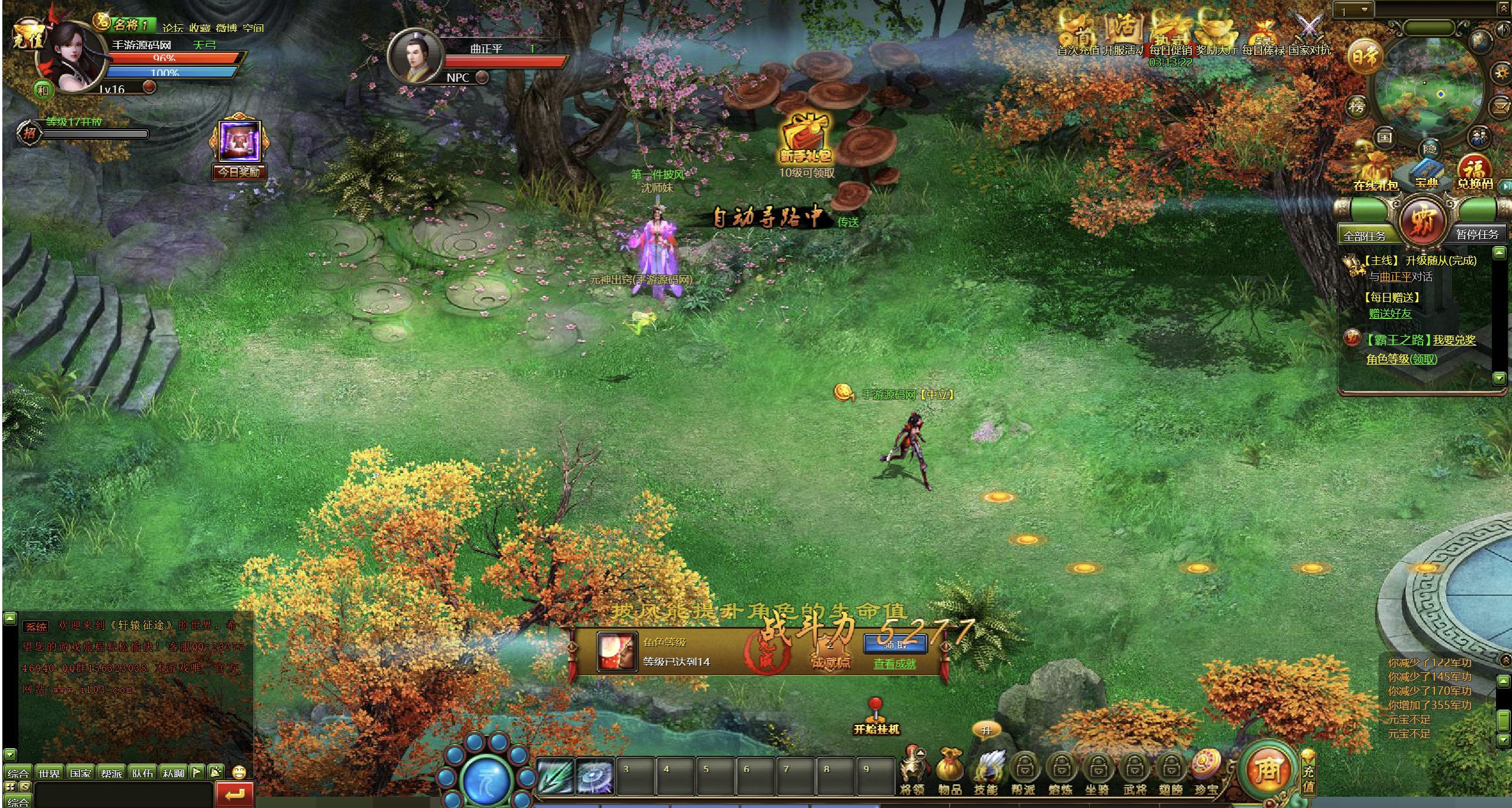Open the 今日奖励 daily reward icon
The height and width of the screenshot is (808, 1512).
pos(240,148)
